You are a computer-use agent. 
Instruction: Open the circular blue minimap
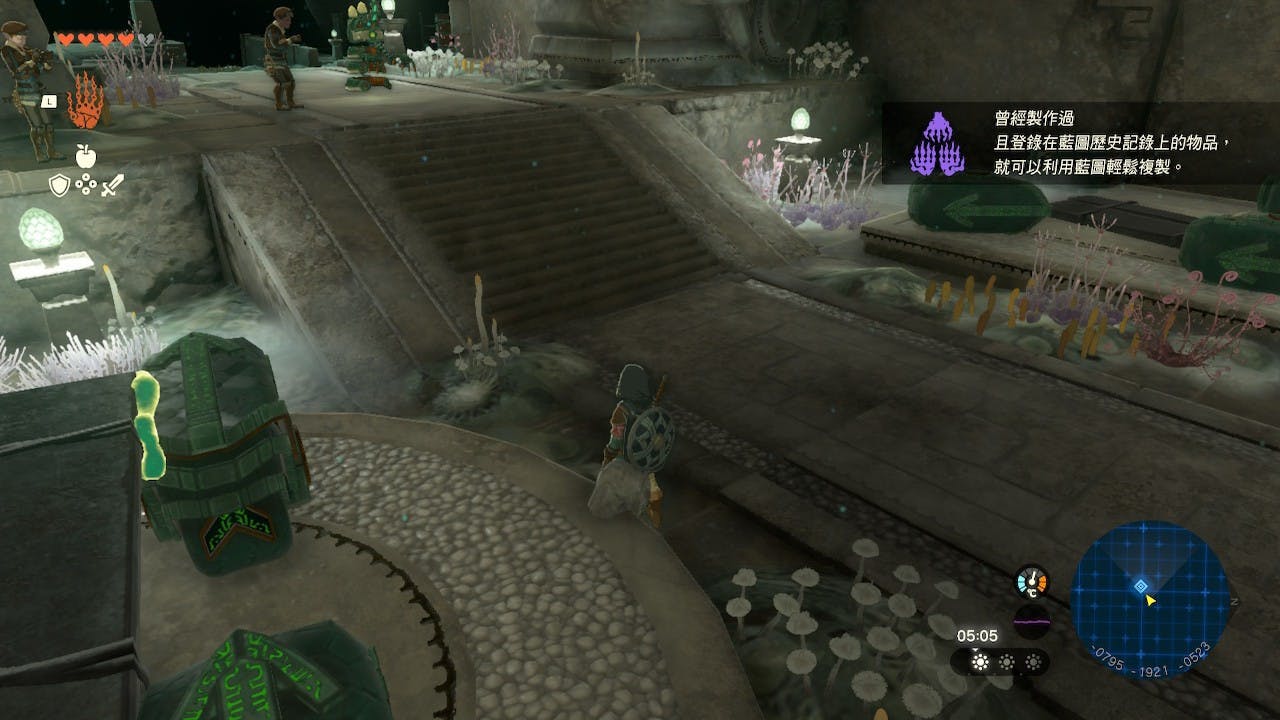1149,599
